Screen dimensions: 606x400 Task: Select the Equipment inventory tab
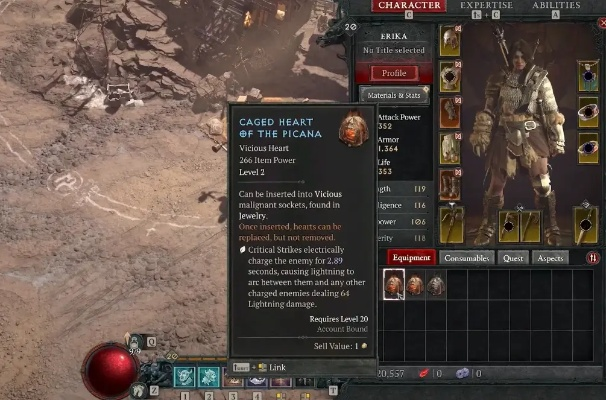[411, 258]
